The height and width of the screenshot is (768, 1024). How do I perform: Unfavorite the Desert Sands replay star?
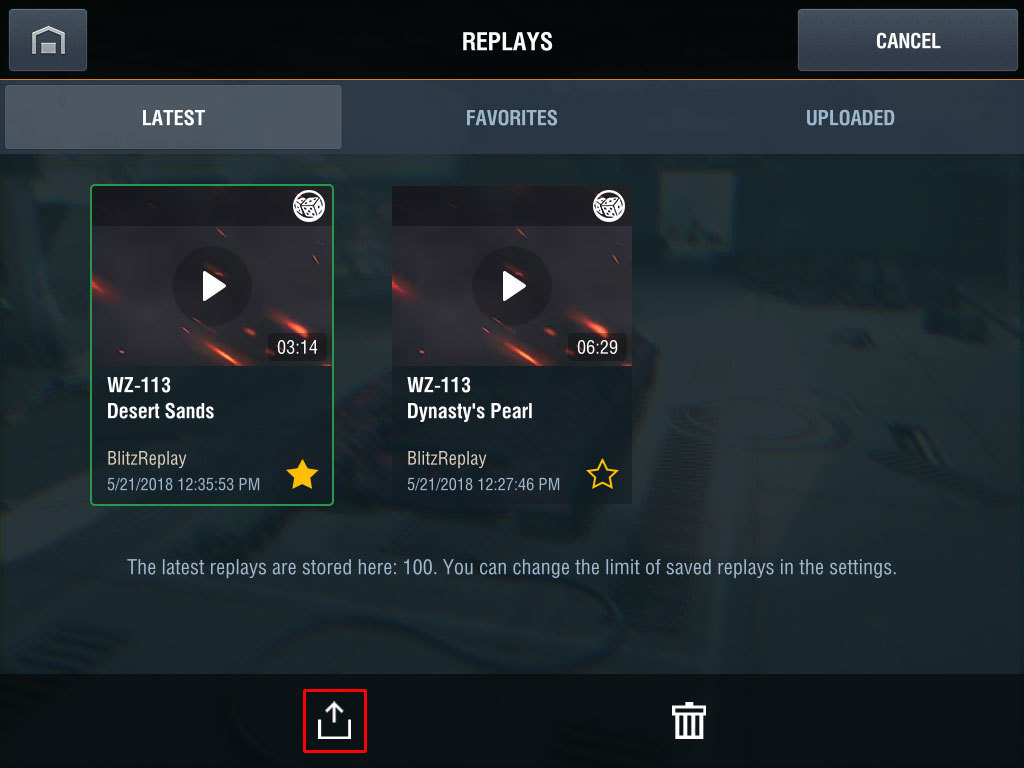[302, 474]
